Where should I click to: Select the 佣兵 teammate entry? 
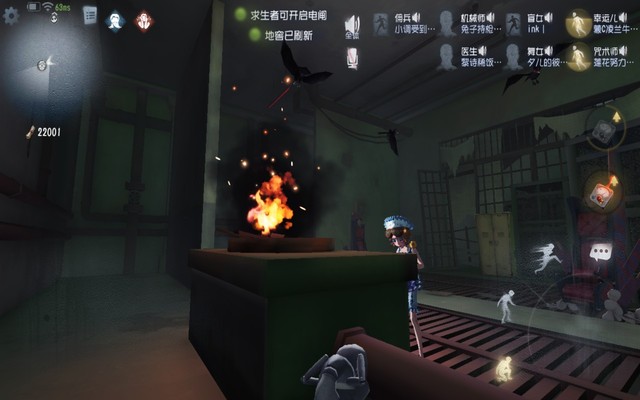click(395, 23)
